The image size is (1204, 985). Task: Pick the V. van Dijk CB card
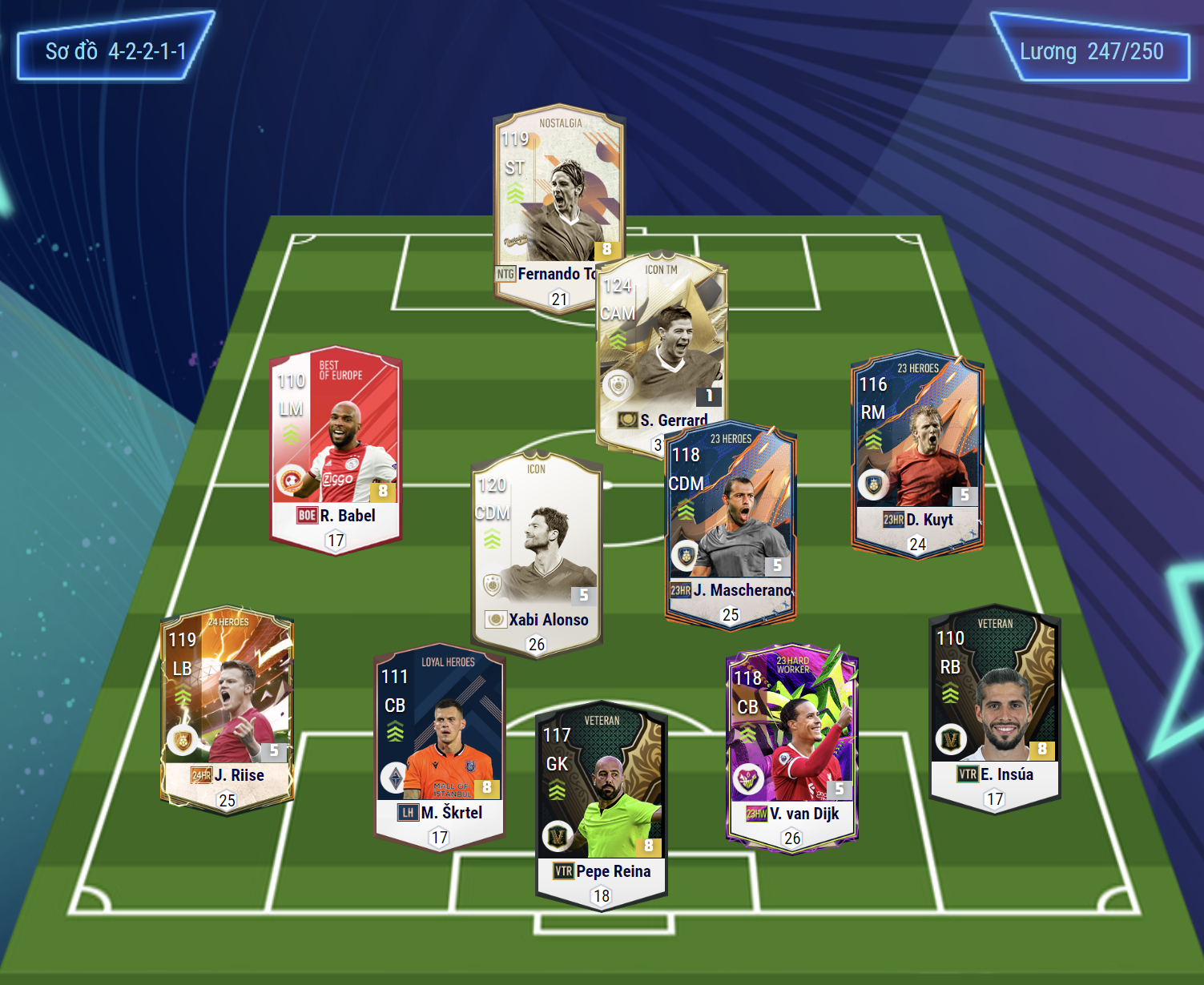(791, 745)
